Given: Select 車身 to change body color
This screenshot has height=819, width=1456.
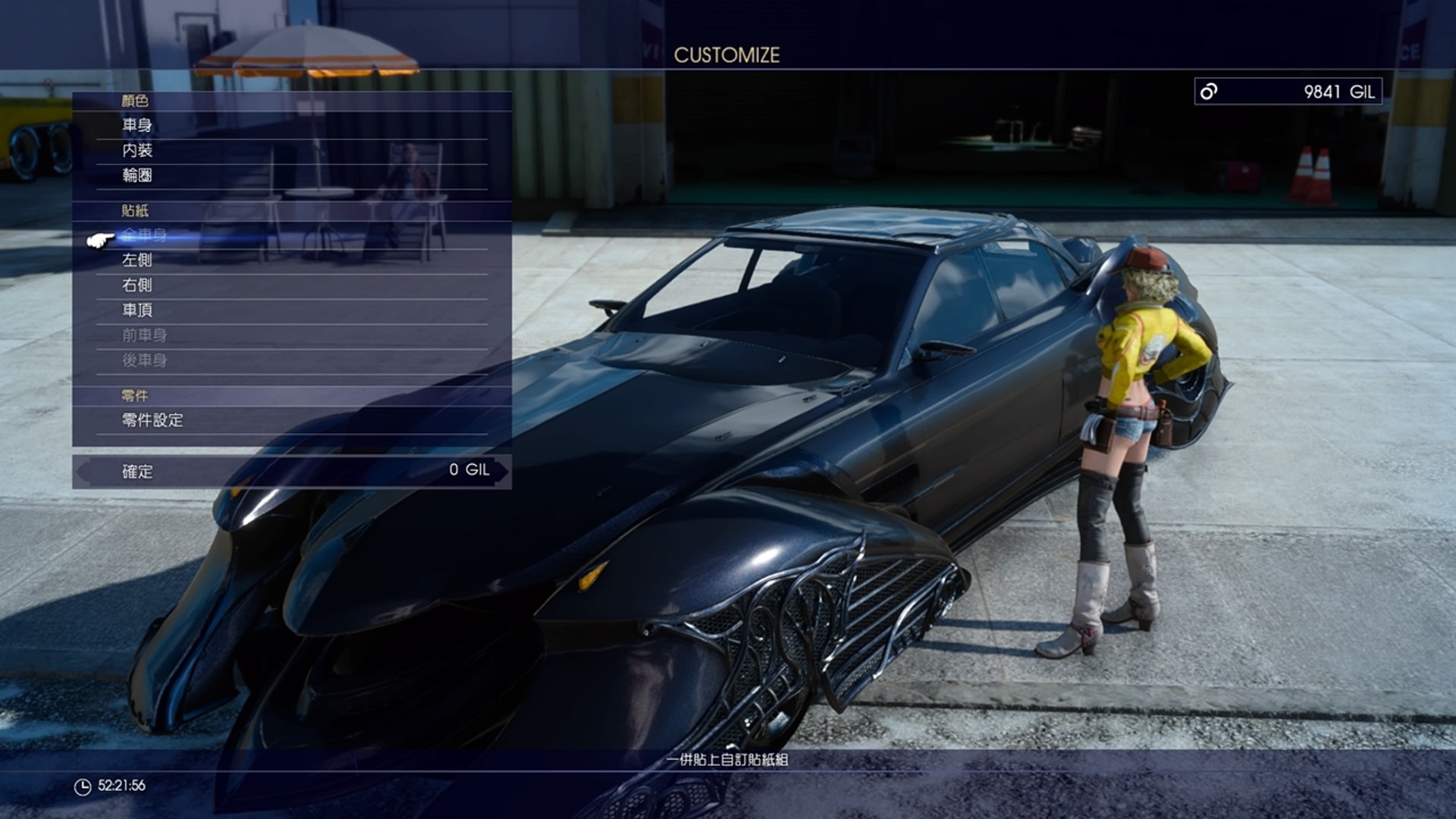Looking at the screenshot, I should point(138,124).
